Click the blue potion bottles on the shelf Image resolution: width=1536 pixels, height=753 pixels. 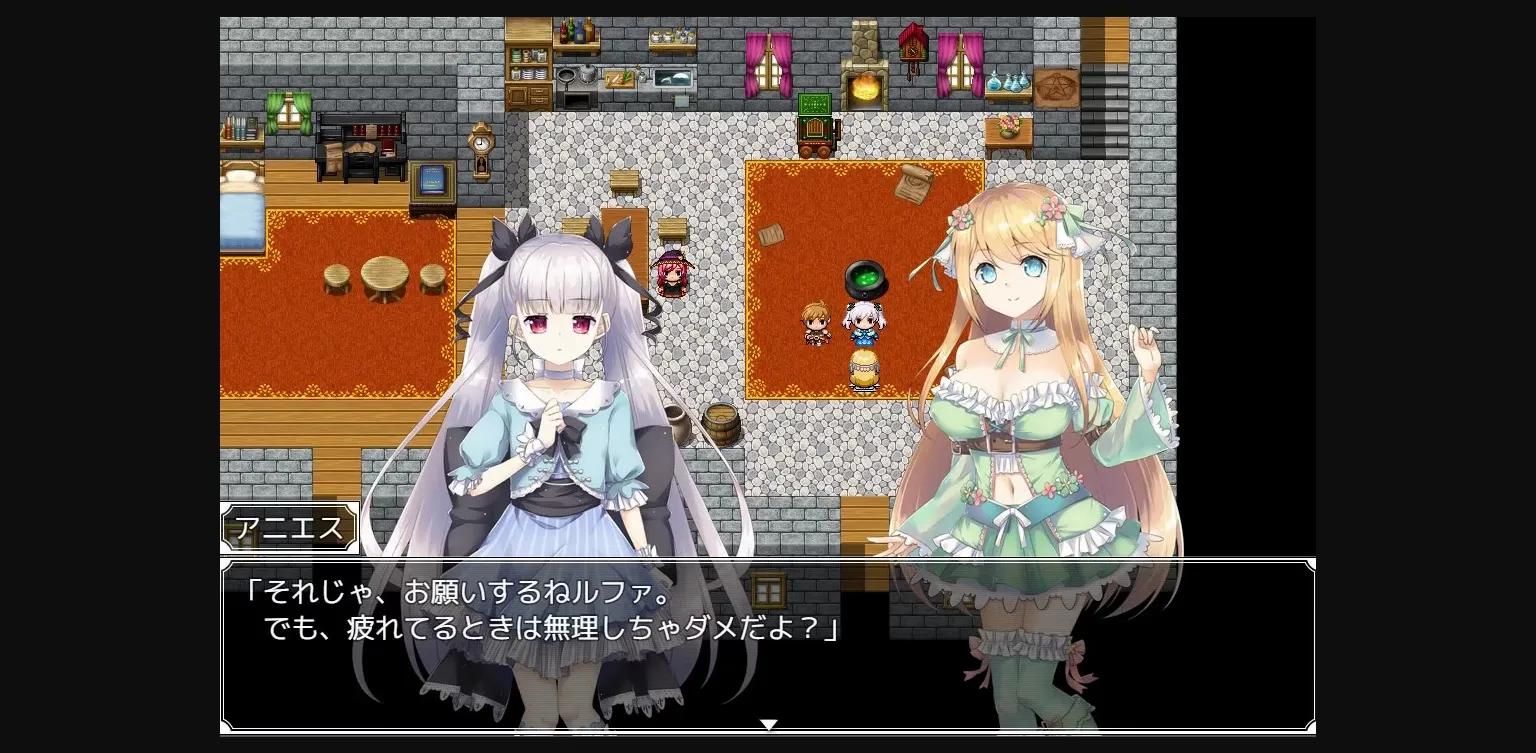pyautogui.click(x=1006, y=83)
